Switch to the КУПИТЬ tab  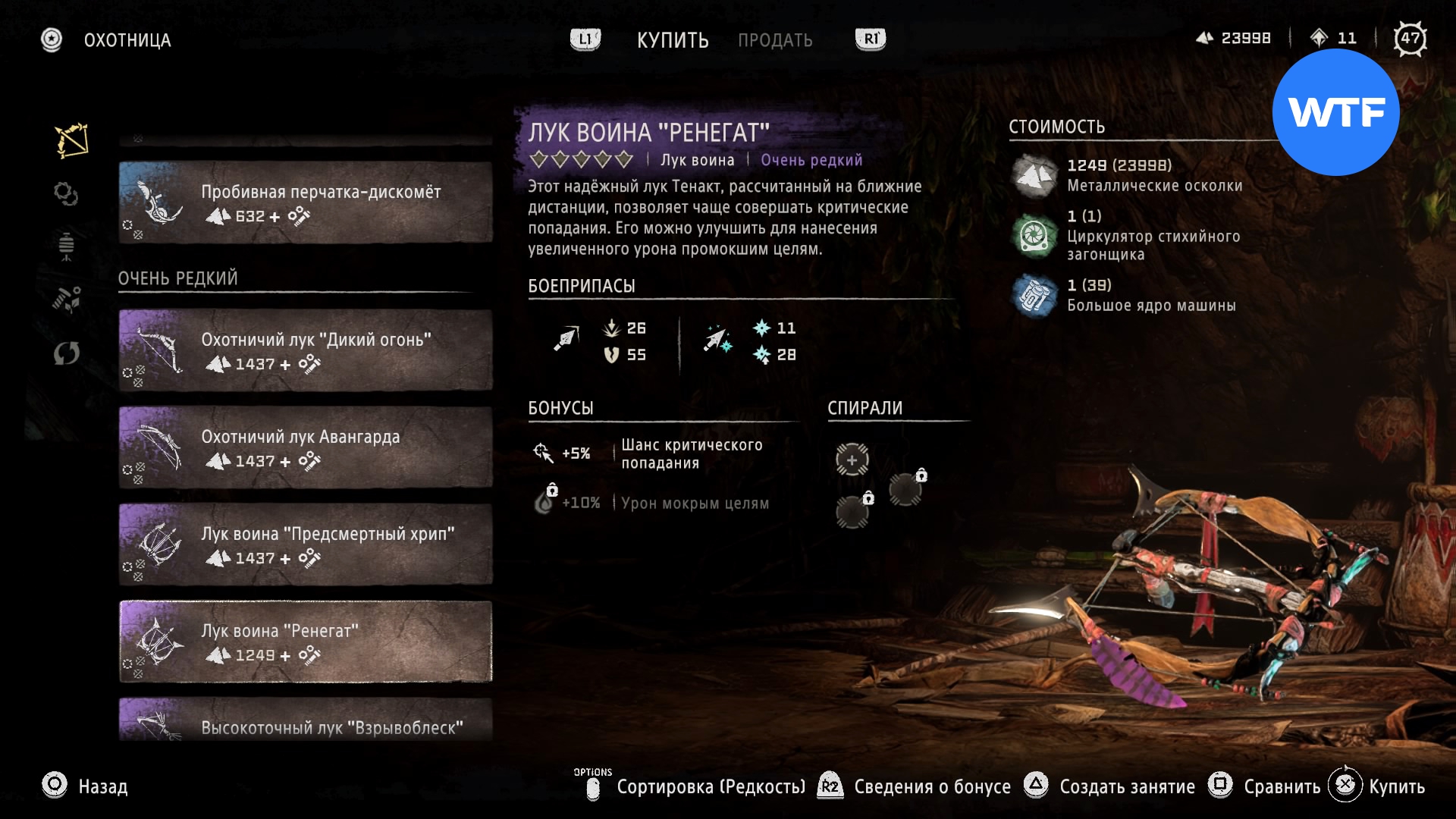click(x=672, y=40)
